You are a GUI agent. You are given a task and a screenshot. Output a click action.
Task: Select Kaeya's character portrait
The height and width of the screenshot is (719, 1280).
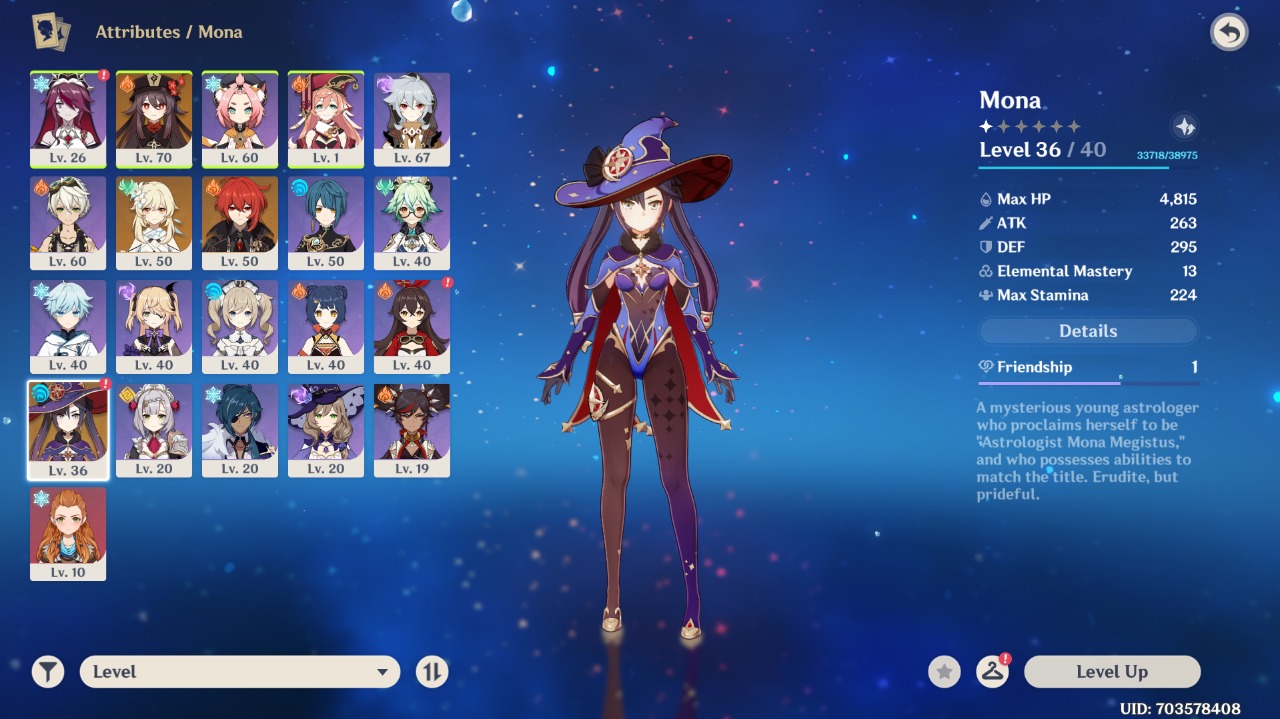tap(240, 430)
